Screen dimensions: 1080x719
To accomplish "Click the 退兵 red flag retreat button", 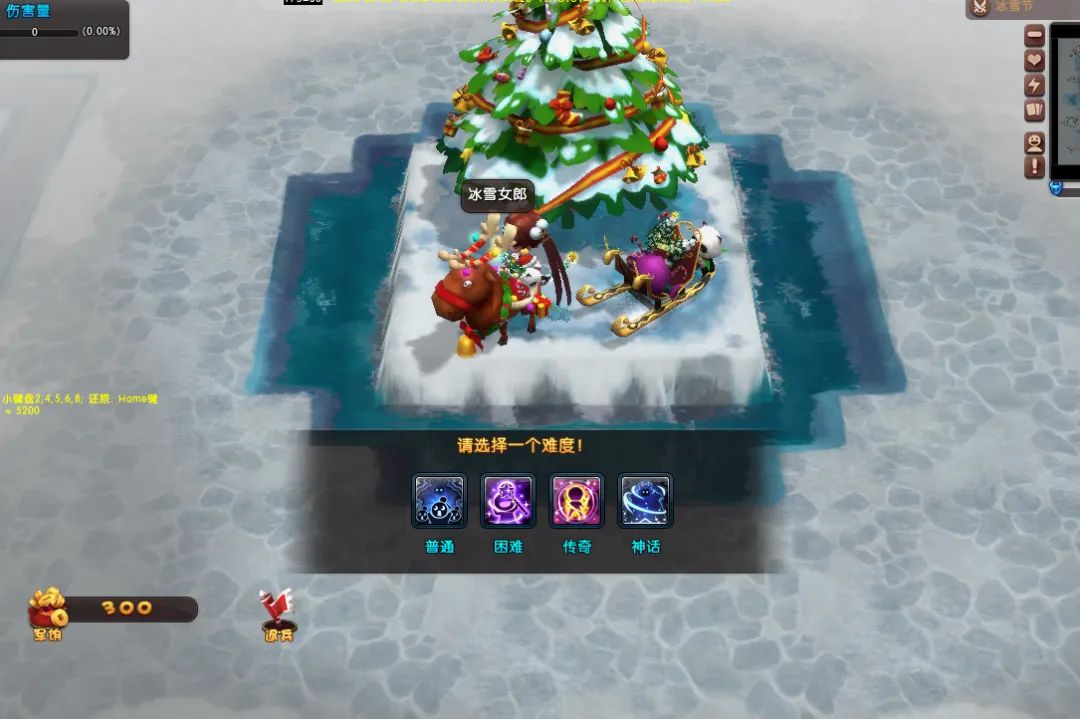I will 277,613.
